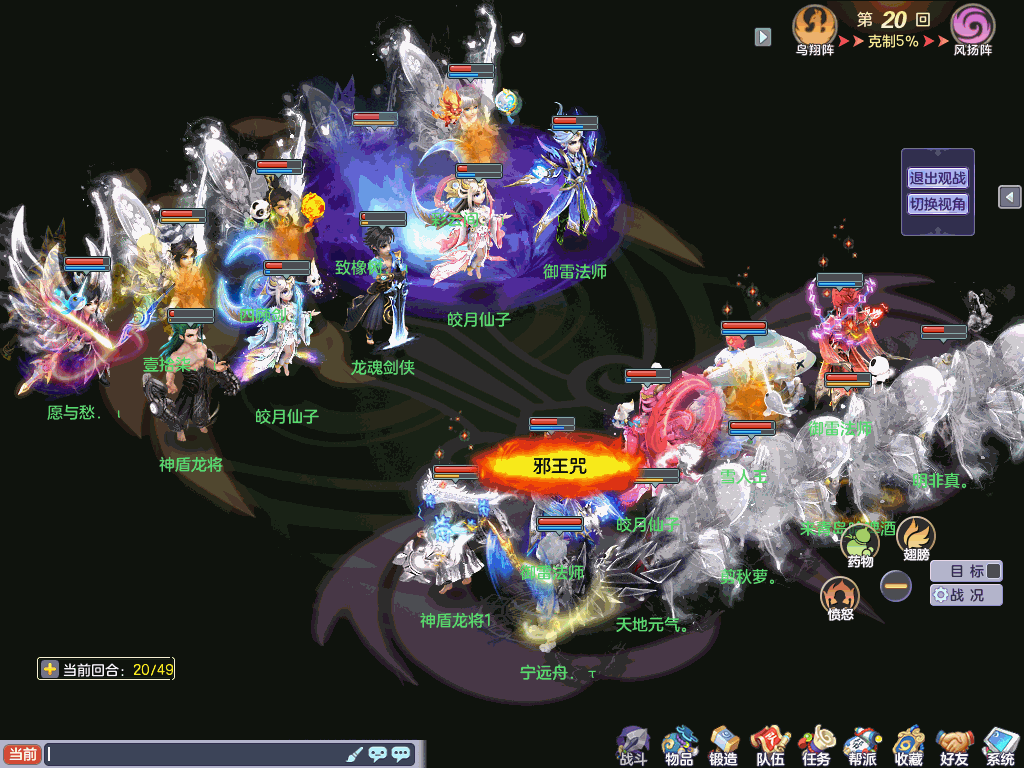Open the 系统 system settings

[1000, 745]
